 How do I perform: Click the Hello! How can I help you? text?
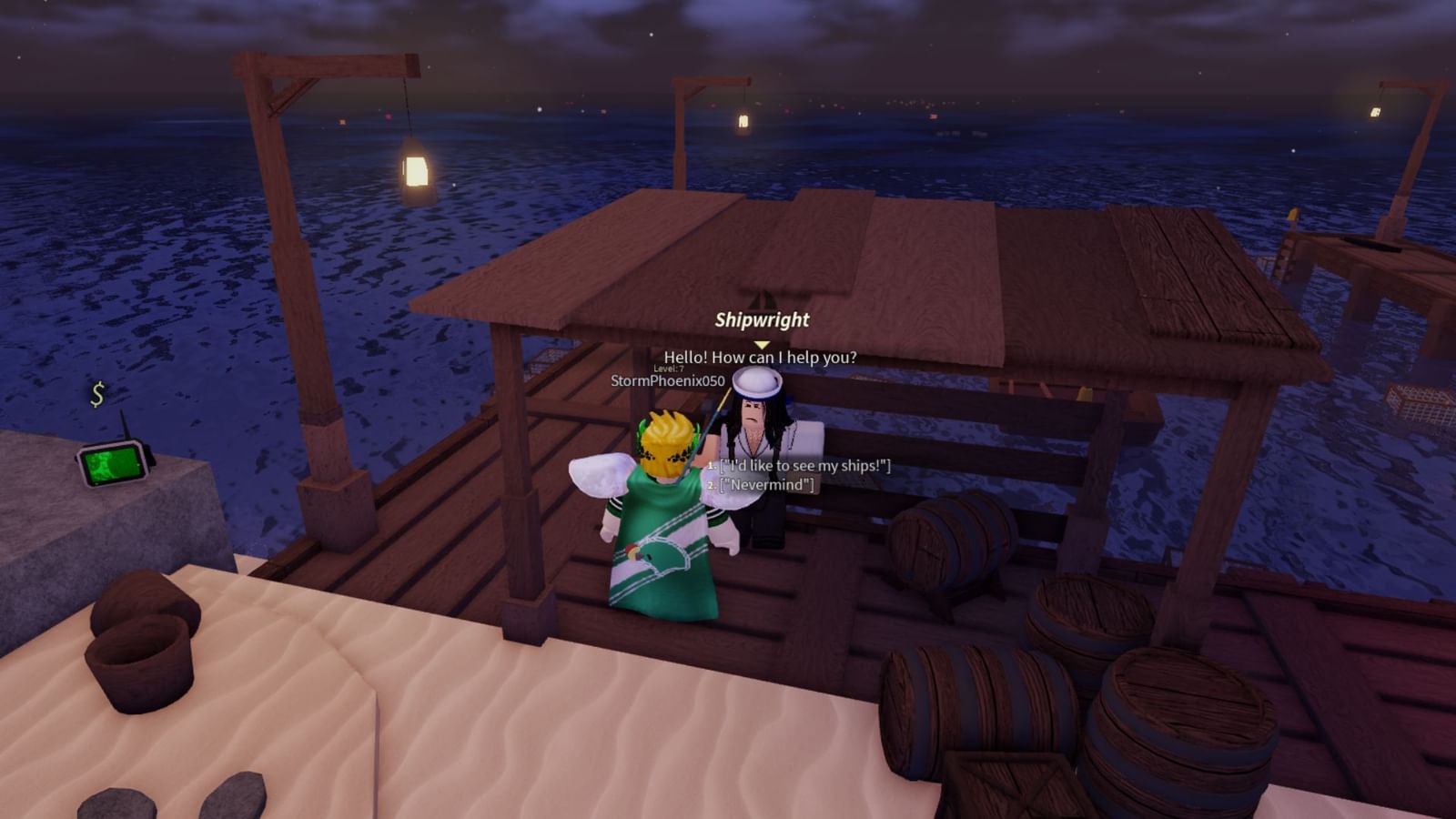point(758,359)
